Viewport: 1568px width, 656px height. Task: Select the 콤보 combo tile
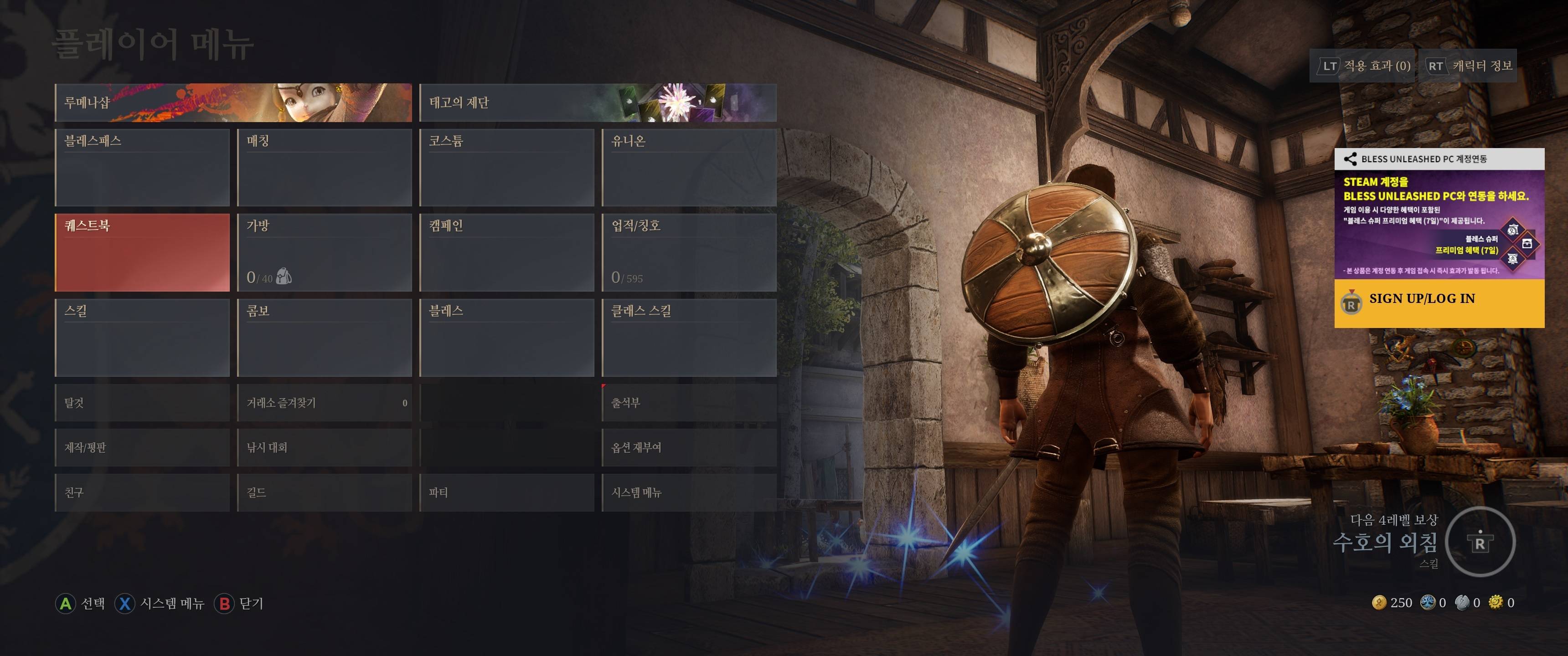tap(325, 338)
